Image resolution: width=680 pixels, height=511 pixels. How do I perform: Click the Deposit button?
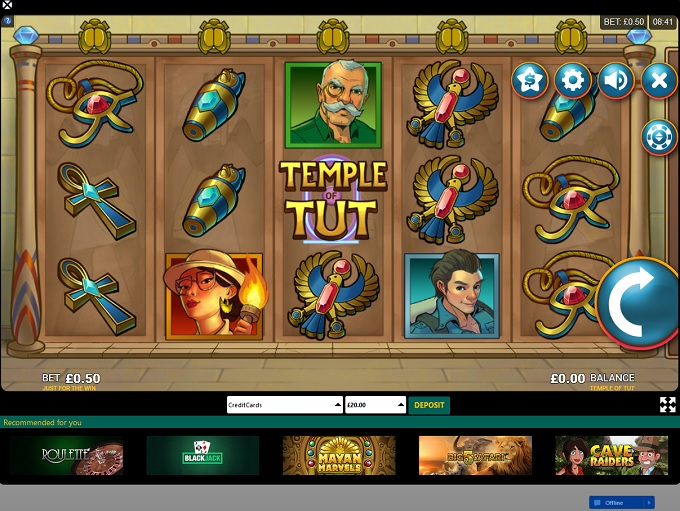coord(429,405)
